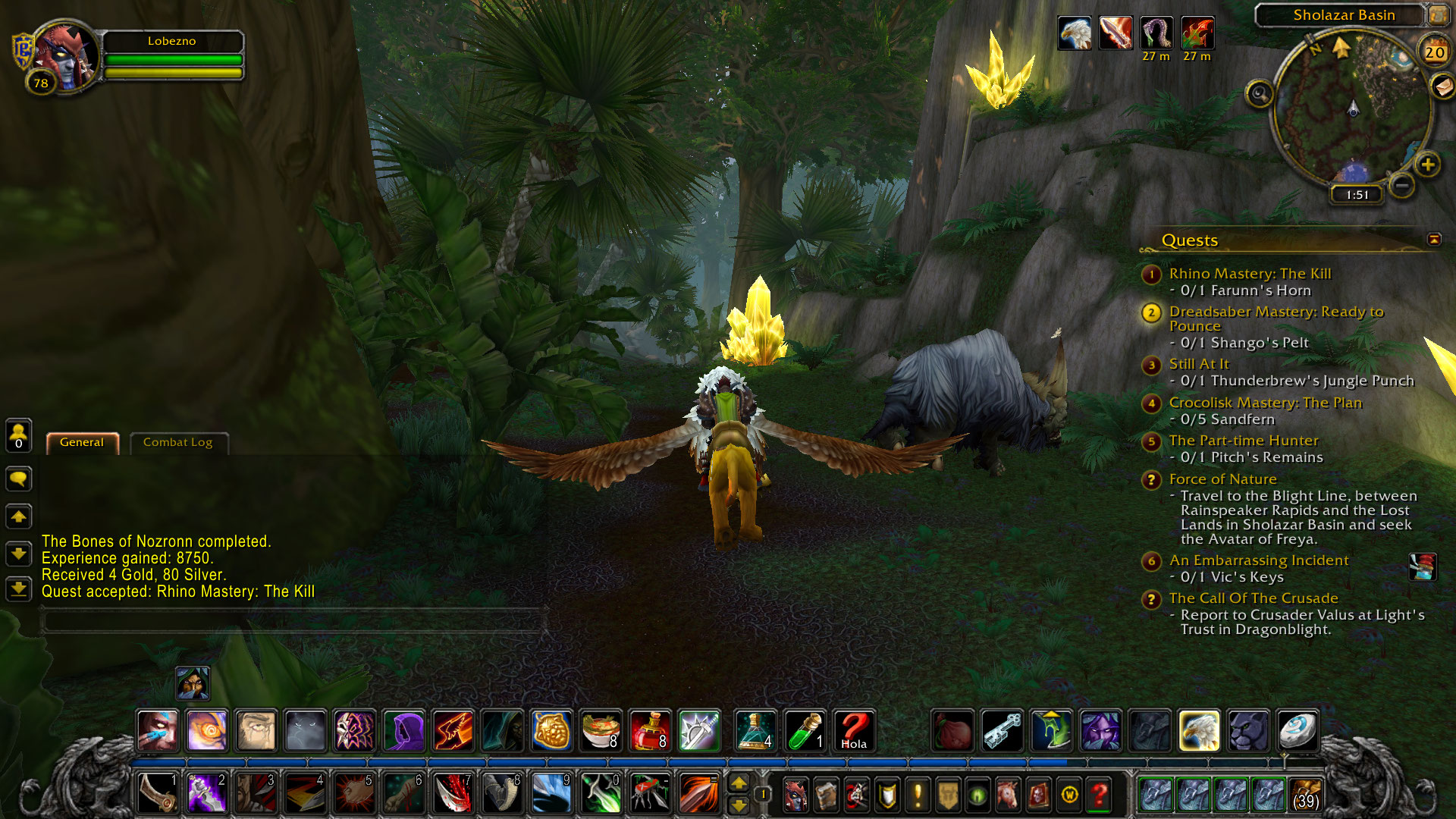Open the chat menu speech bubble button
Viewport: 1456px width, 819px height.
point(18,479)
